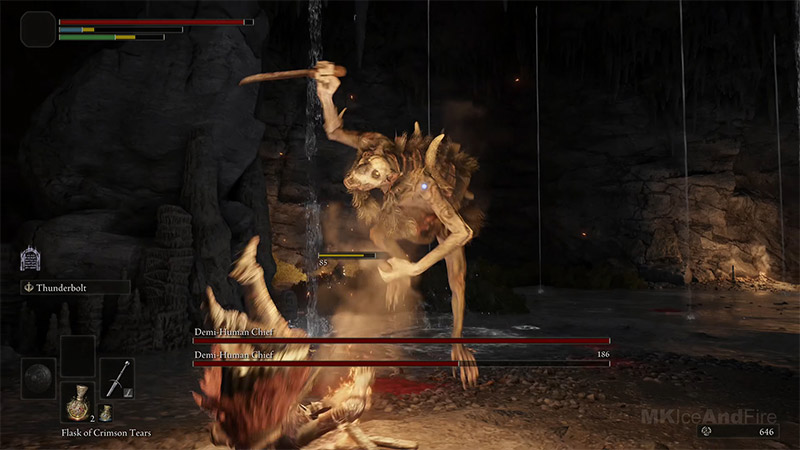Click the white summoning gate icon

click(x=30, y=260)
